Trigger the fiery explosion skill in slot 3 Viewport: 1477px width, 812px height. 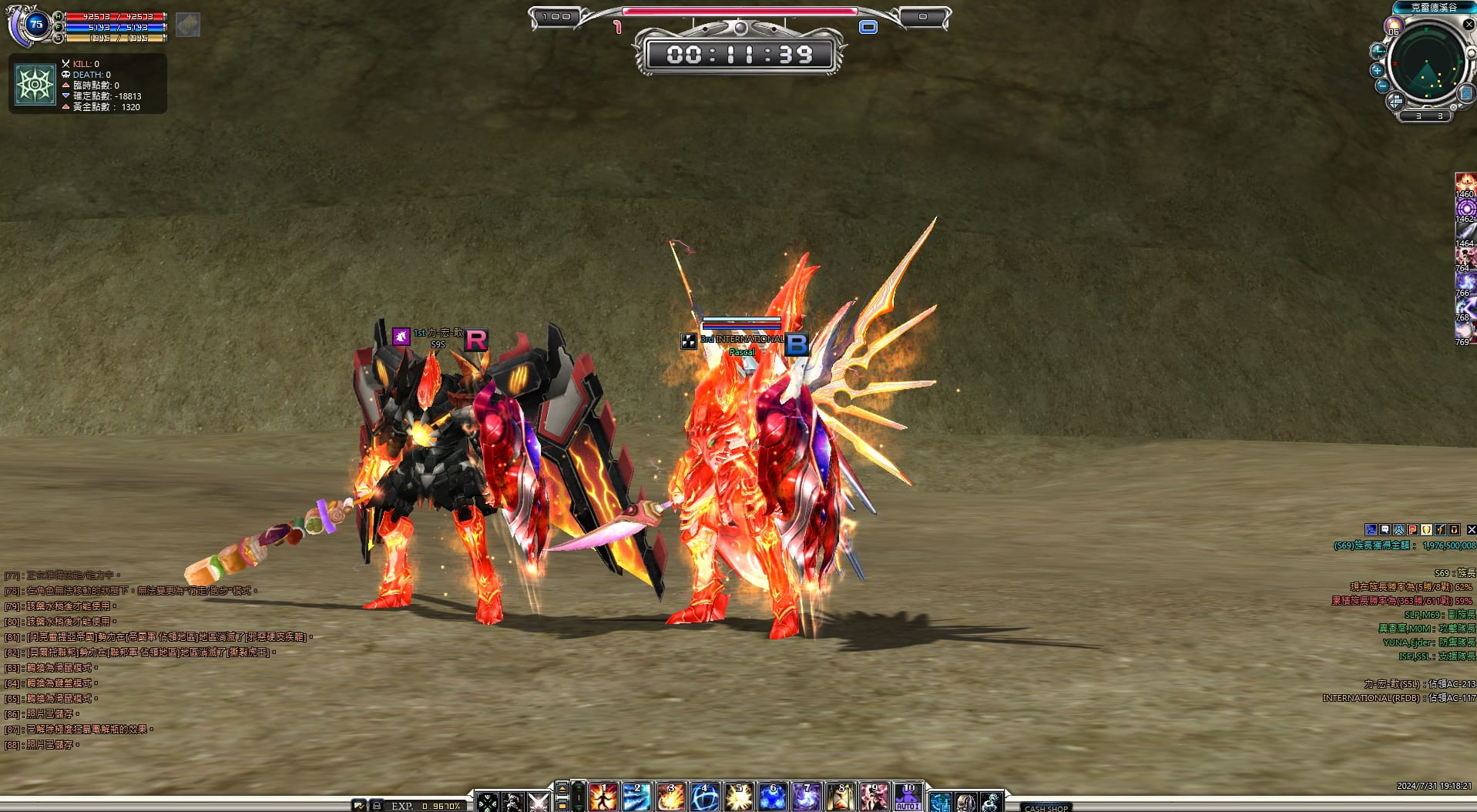point(671,797)
